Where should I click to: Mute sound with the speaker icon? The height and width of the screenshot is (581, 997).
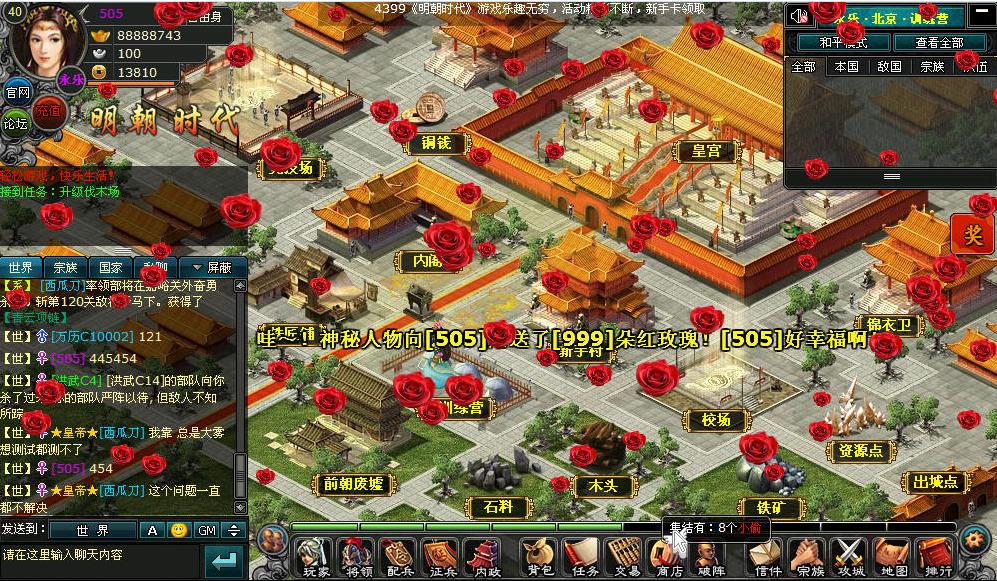(798, 16)
